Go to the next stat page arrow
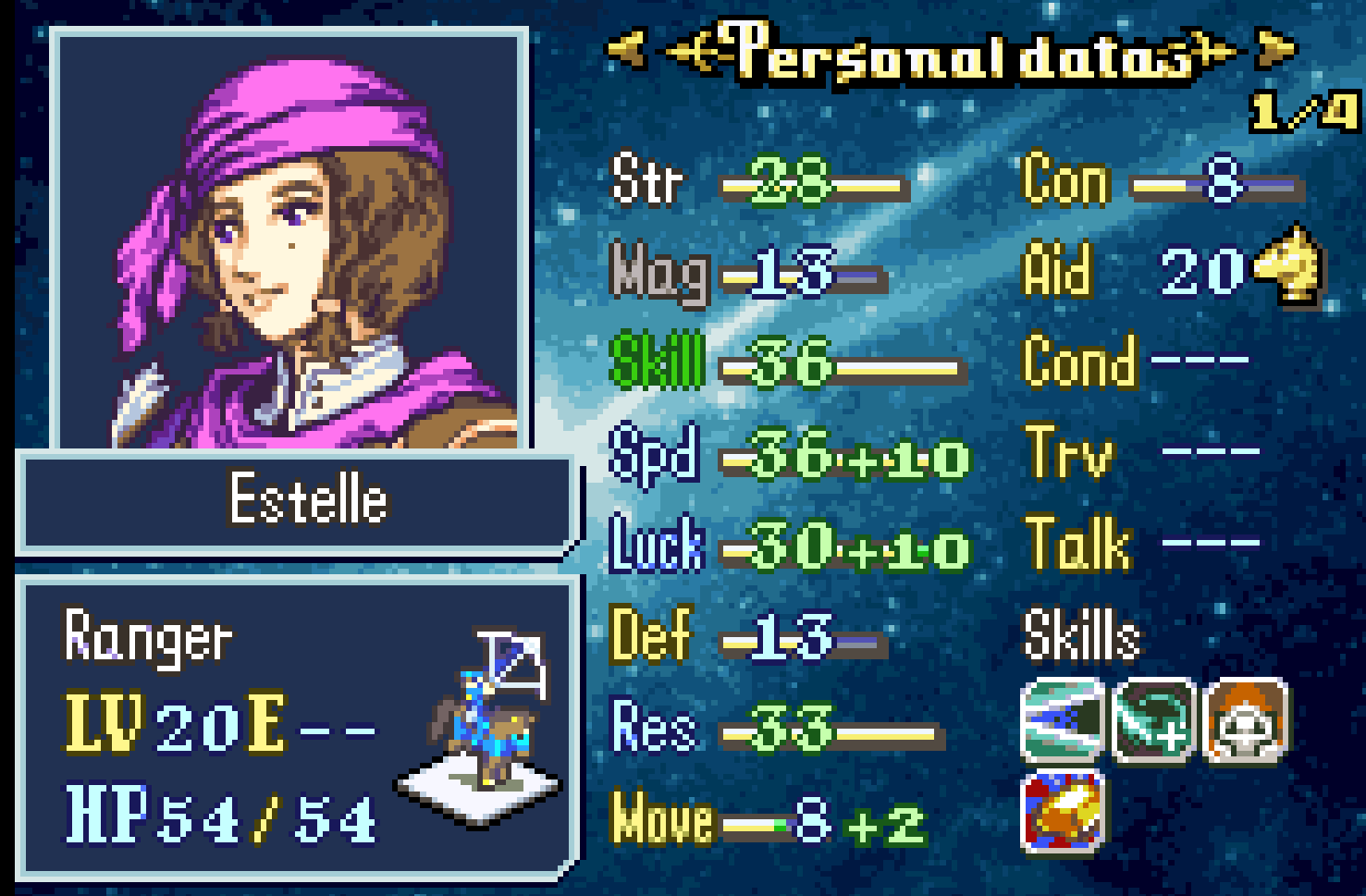 coord(1276,49)
